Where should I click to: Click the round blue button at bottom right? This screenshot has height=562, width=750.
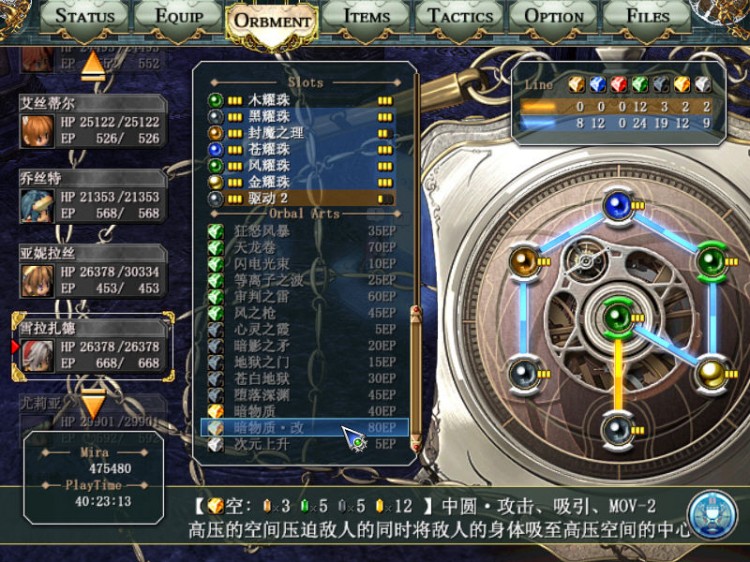[713, 513]
